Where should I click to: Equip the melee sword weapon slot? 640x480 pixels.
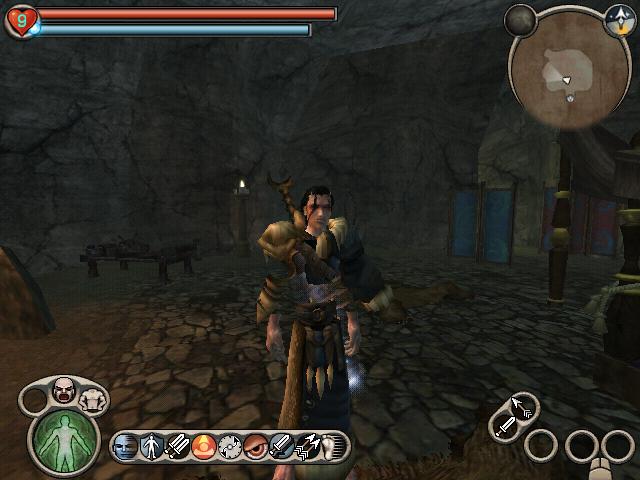click(x=506, y=427)
